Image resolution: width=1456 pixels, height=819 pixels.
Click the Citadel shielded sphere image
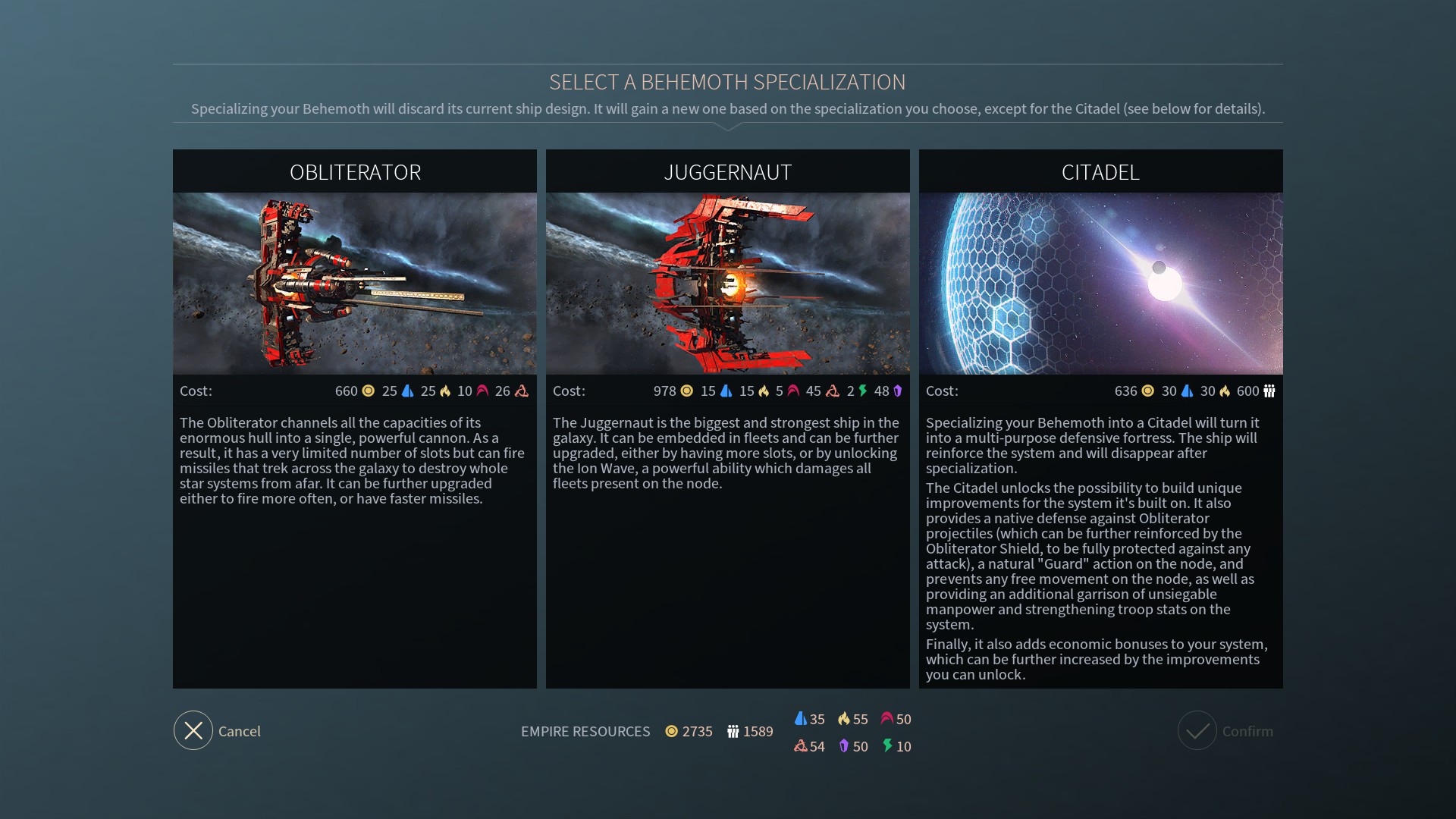click(1100, 282)
